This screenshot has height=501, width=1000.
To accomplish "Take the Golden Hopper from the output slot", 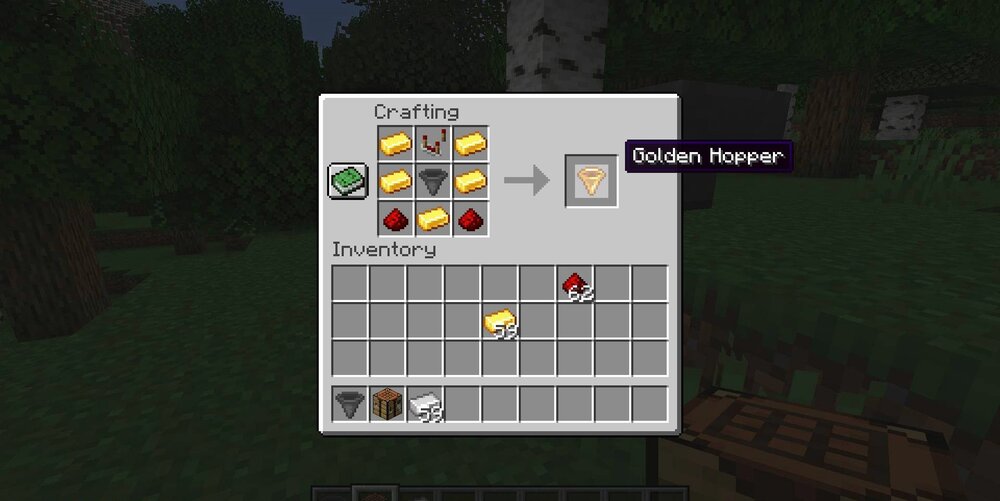I will [x=591, y=181].
